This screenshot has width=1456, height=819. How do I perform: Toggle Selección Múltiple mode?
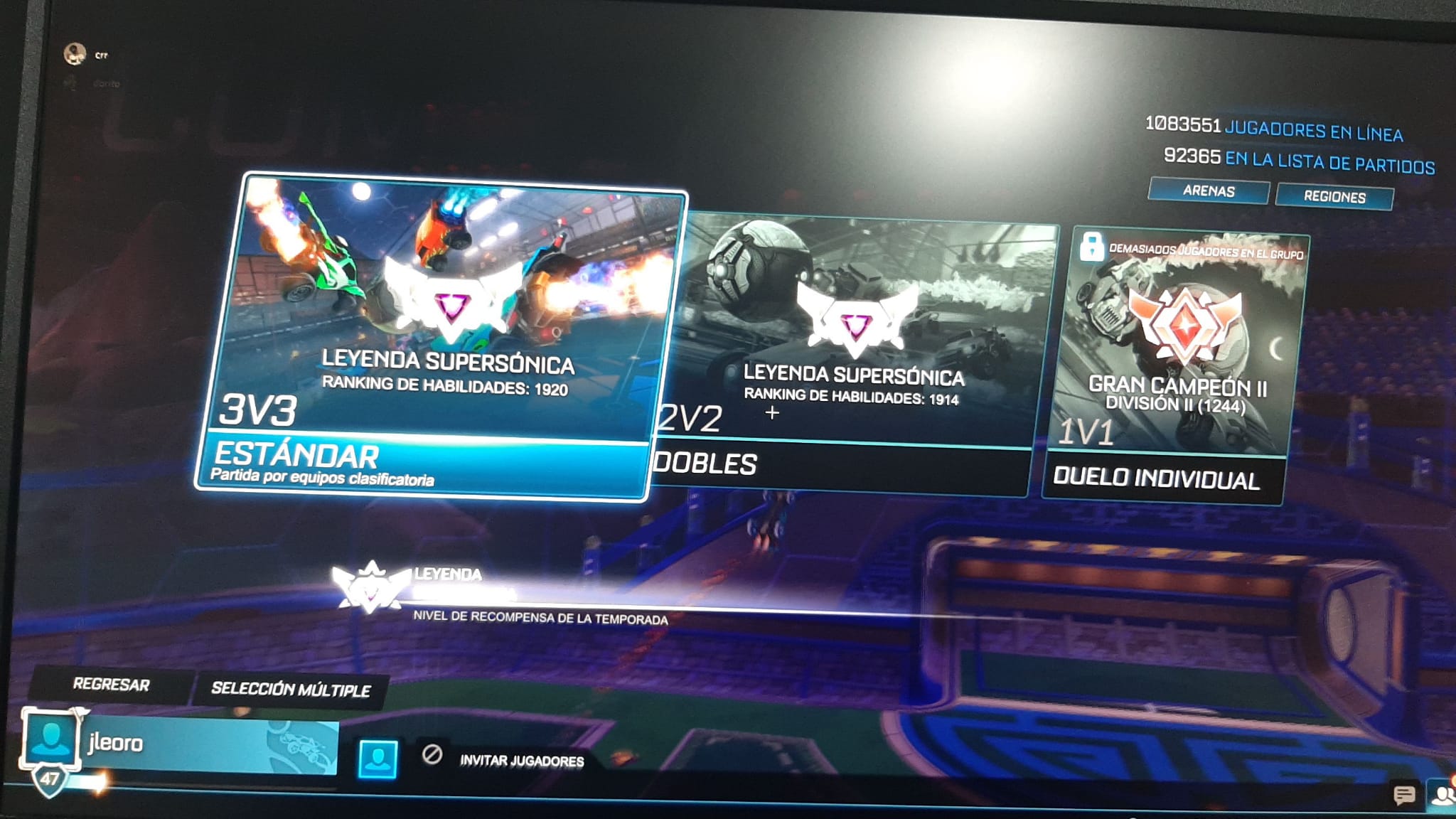tap(290, 688)
